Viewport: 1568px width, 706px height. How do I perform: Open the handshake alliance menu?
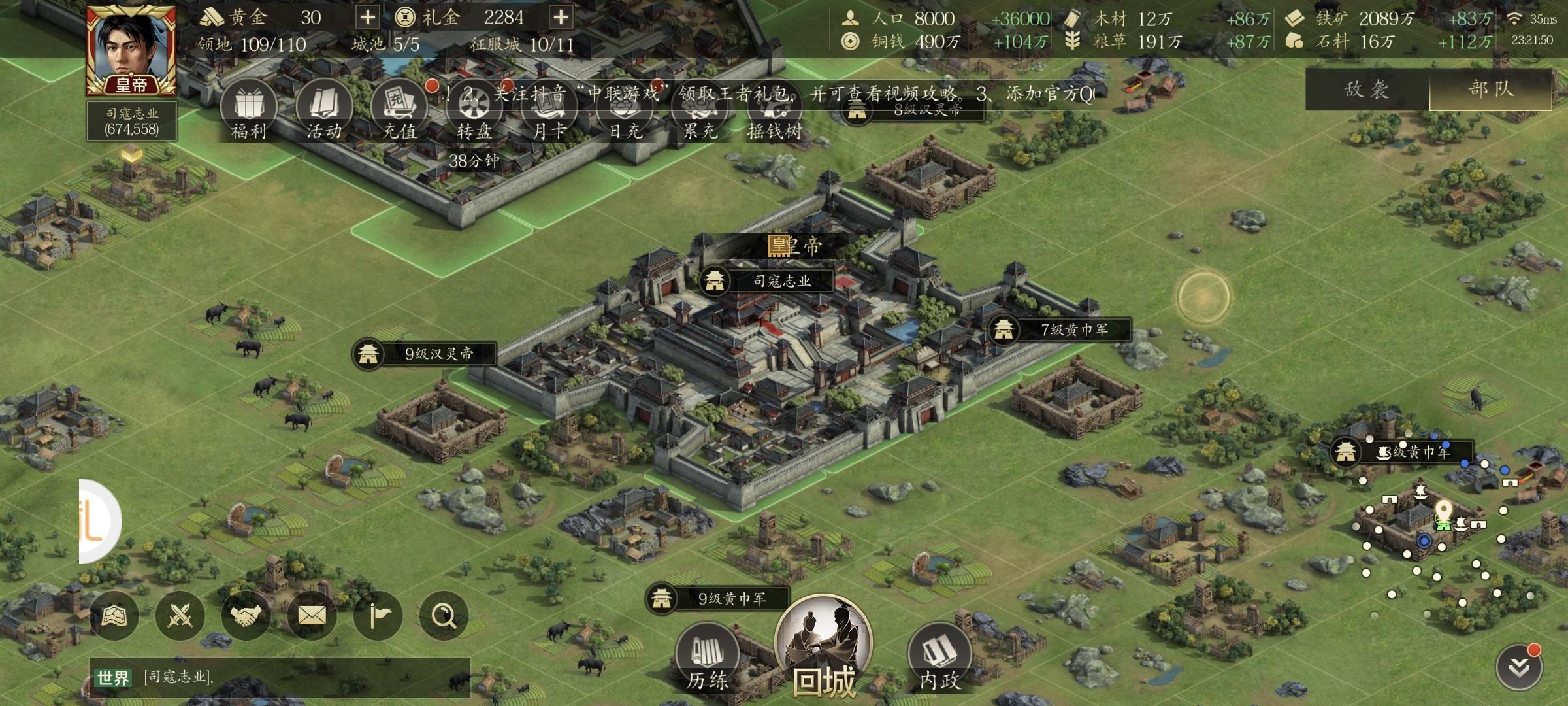246,616
